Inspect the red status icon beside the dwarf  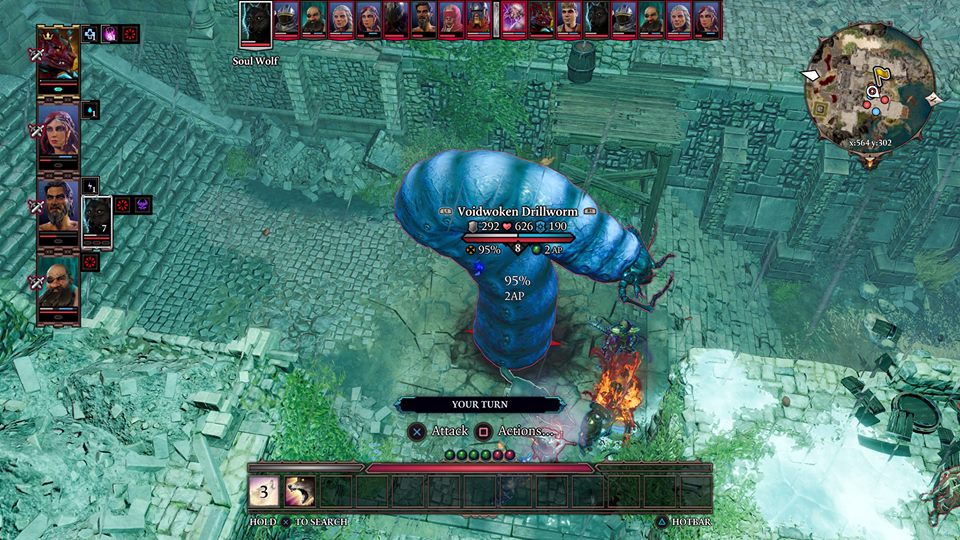pyautogui.click(x=90, y=262)
